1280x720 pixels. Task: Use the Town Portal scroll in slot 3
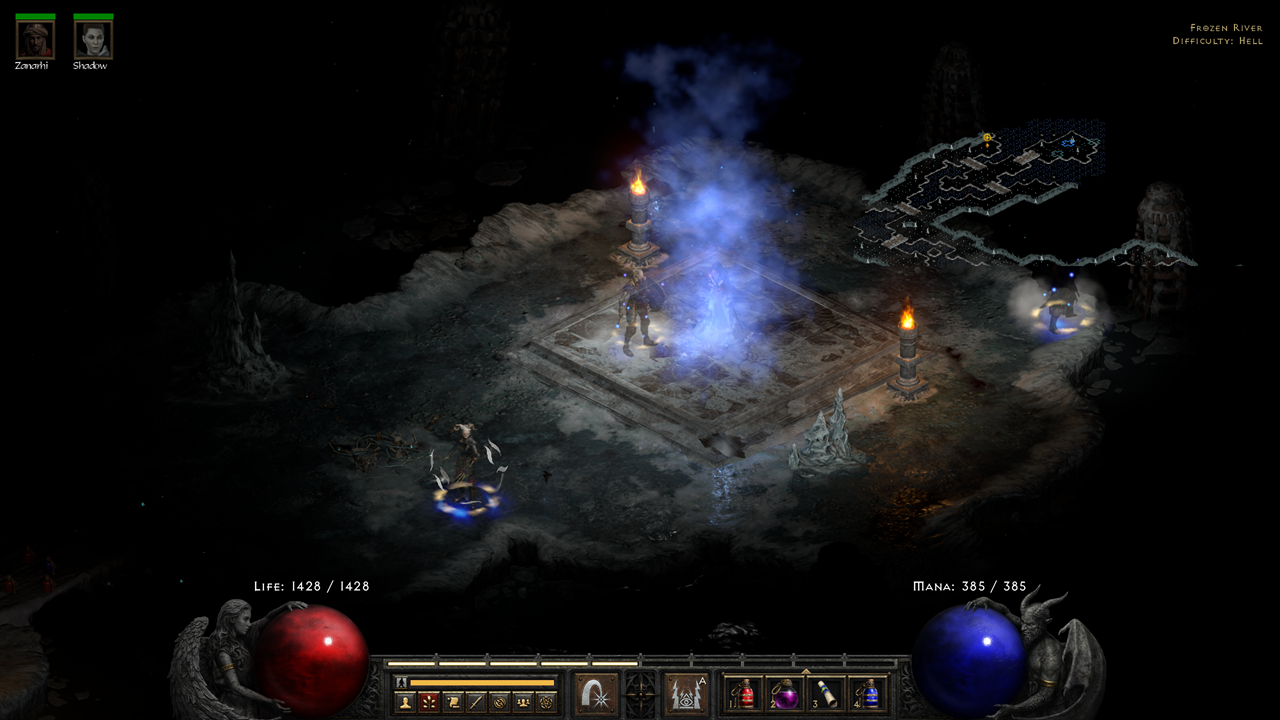point(827,695)
